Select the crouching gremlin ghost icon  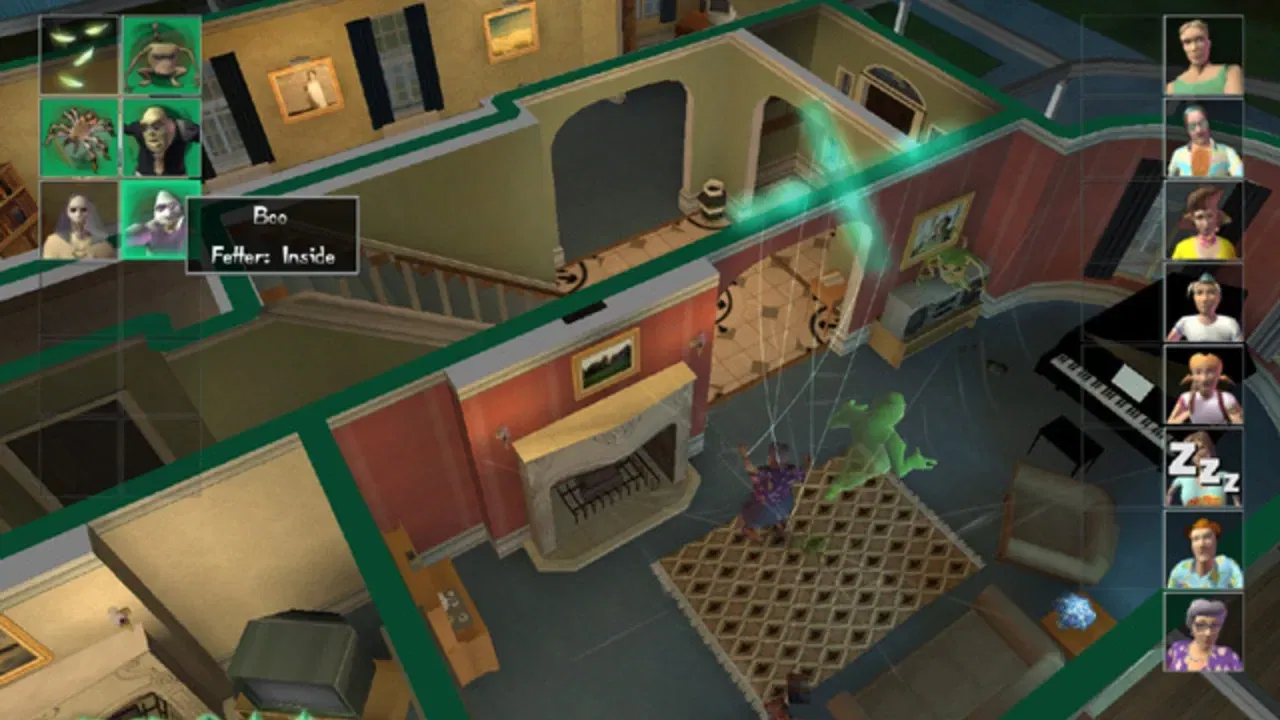160,55
